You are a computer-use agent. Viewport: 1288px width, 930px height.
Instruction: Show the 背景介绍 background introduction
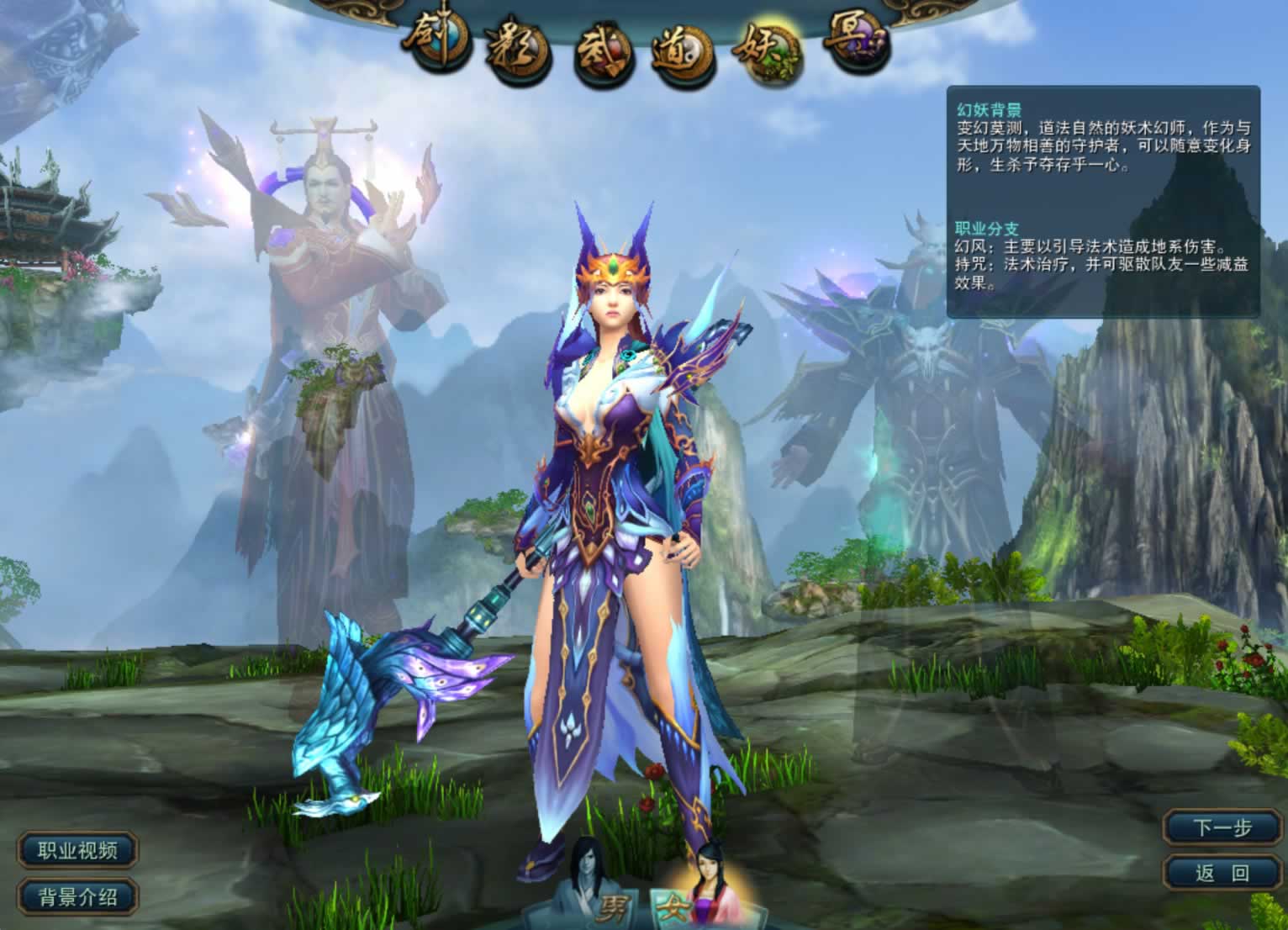77,896
